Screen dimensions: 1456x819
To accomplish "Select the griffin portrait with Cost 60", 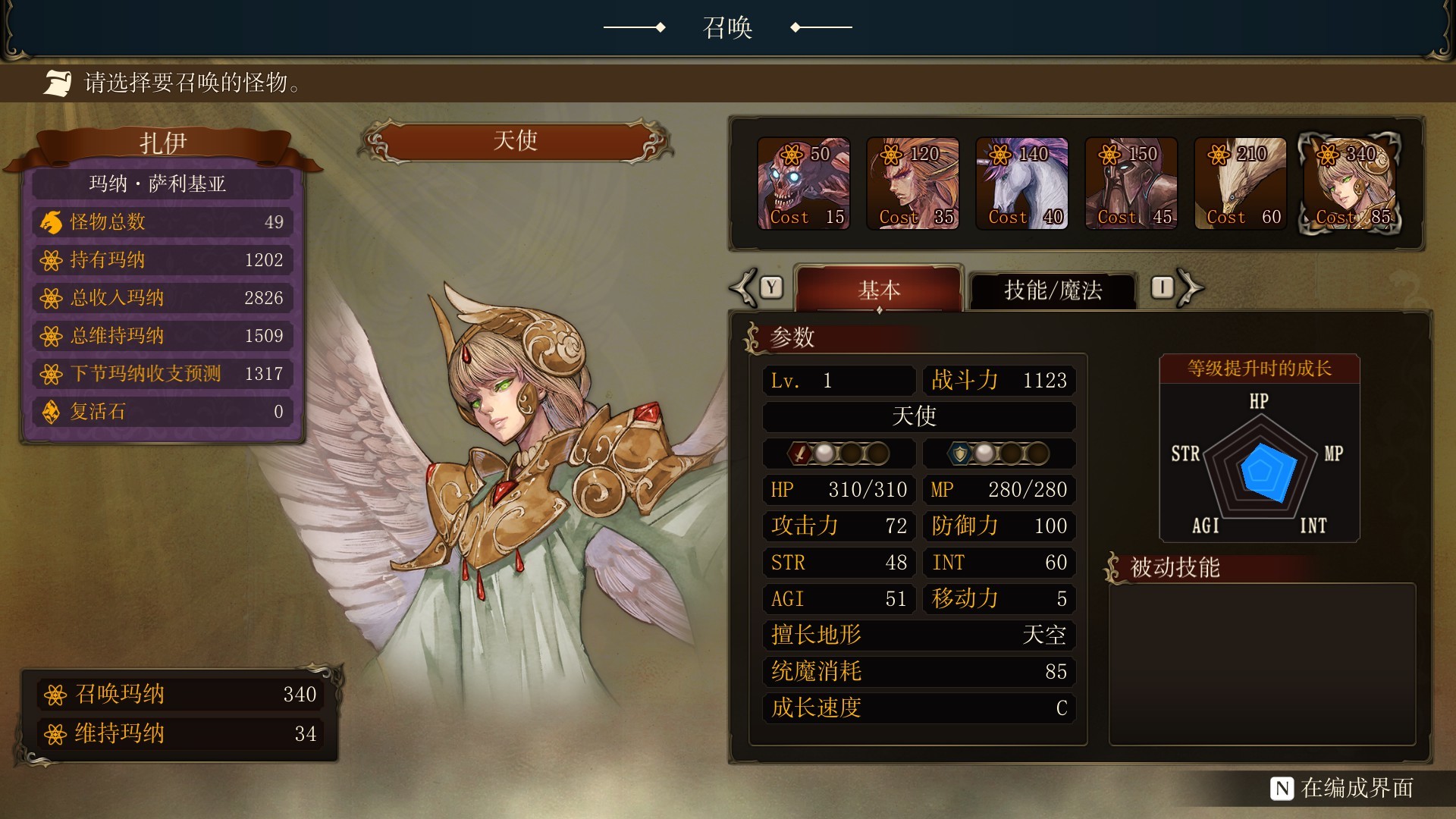I will point(1240,182).
